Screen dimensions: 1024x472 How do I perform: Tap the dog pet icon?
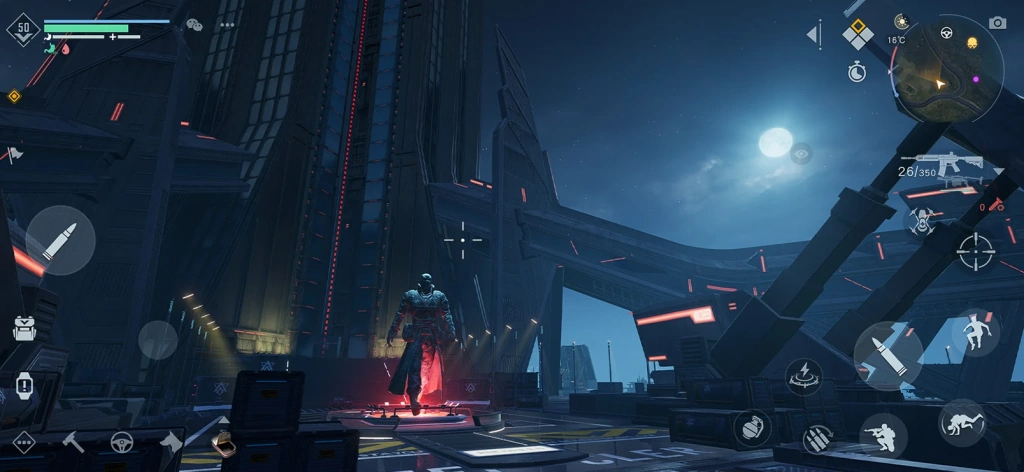pos(171,441)
